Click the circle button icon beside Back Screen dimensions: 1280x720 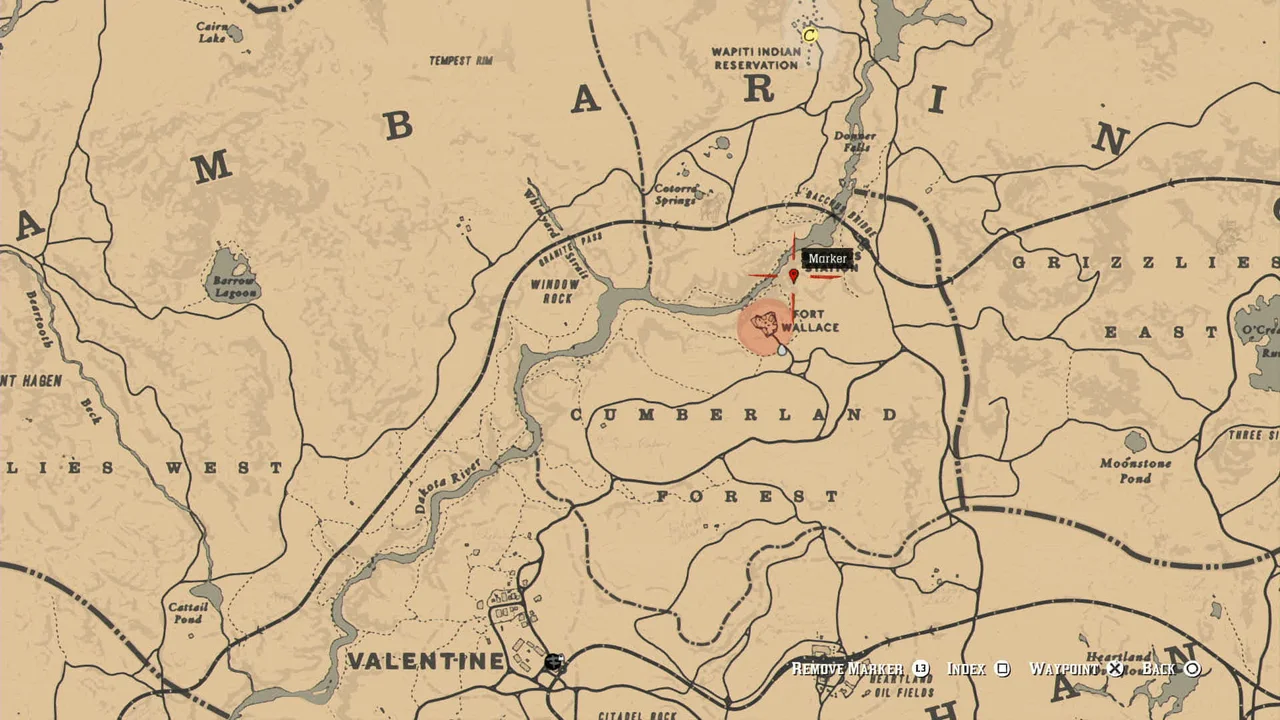point(1191,668)
